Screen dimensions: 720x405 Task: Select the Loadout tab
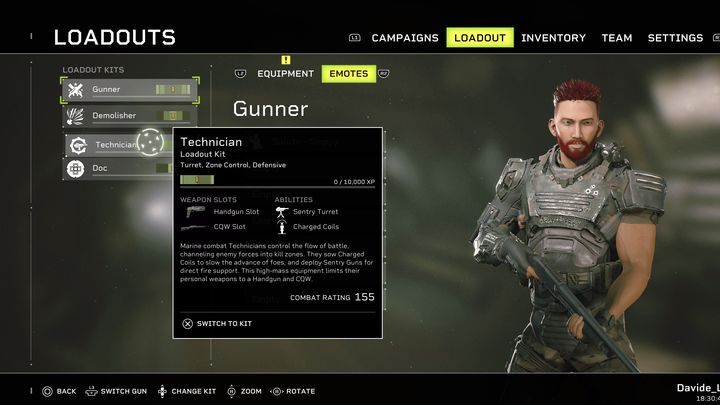[480, 38]
